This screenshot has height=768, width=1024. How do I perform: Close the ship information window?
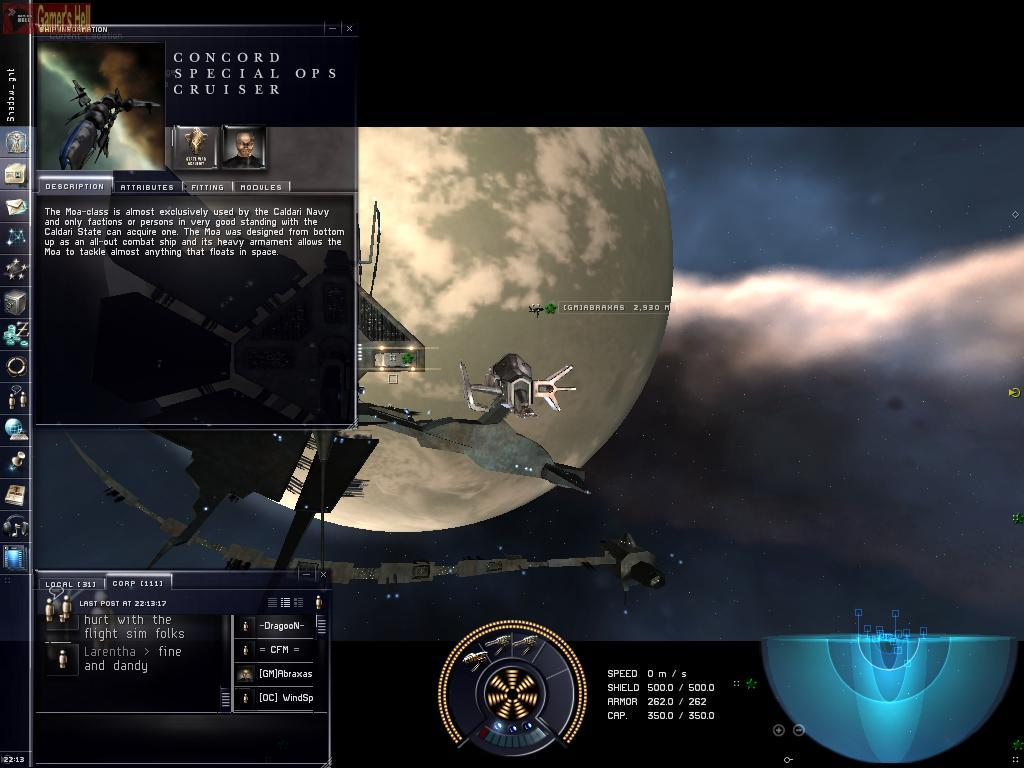point(349,29)
